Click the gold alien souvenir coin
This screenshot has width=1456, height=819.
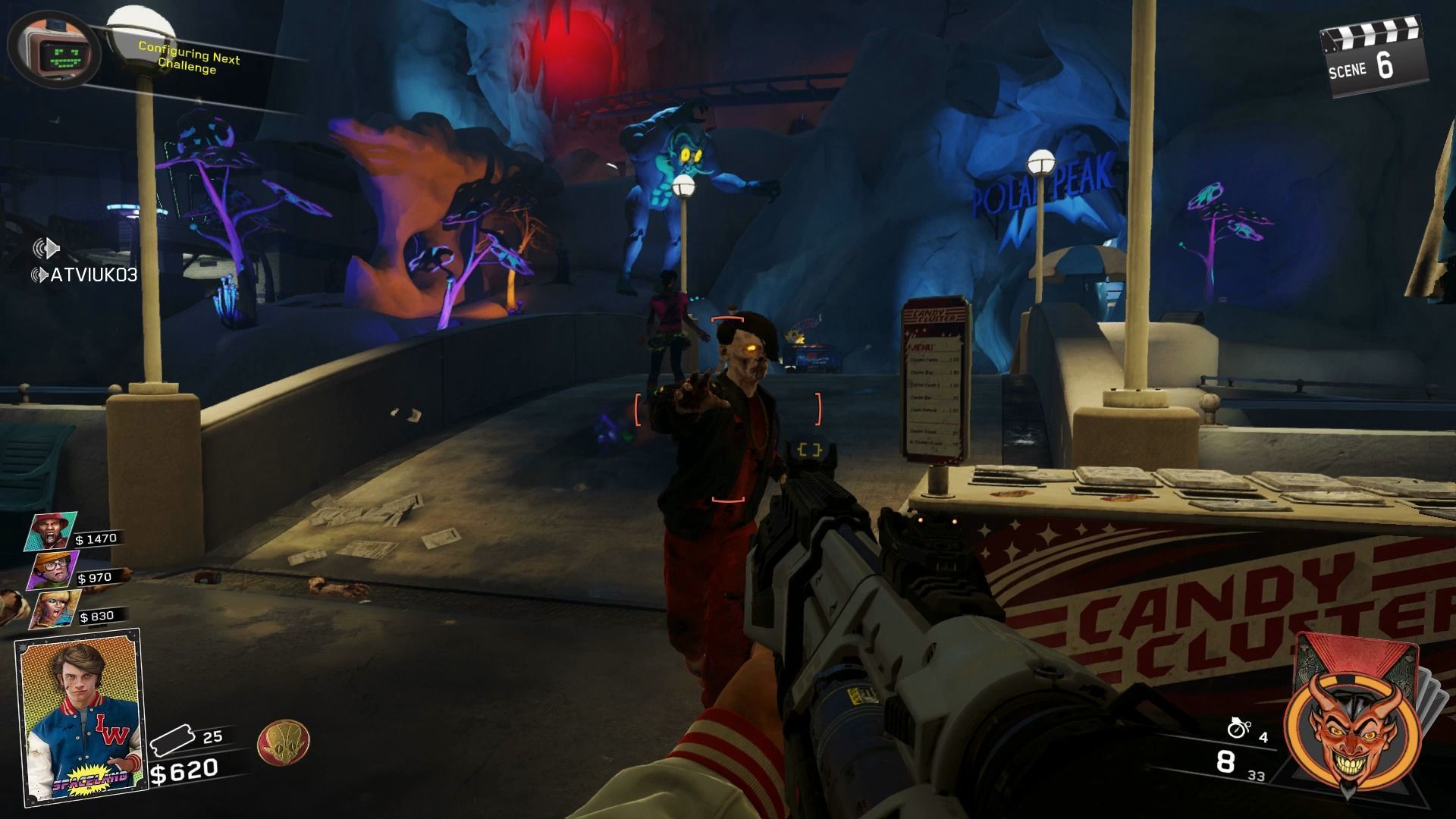coord(283,742)
